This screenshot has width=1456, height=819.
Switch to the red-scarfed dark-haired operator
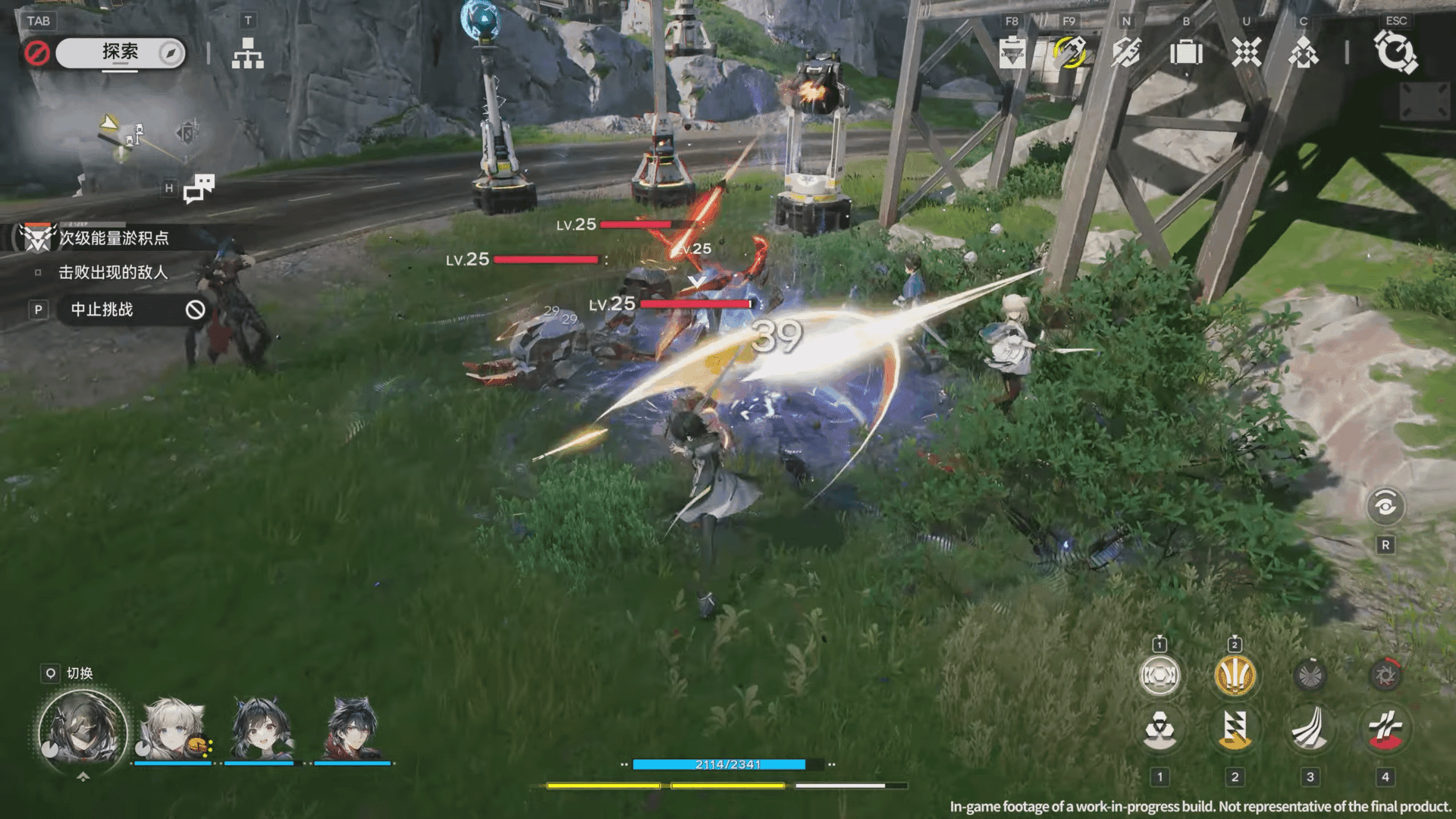352,729
